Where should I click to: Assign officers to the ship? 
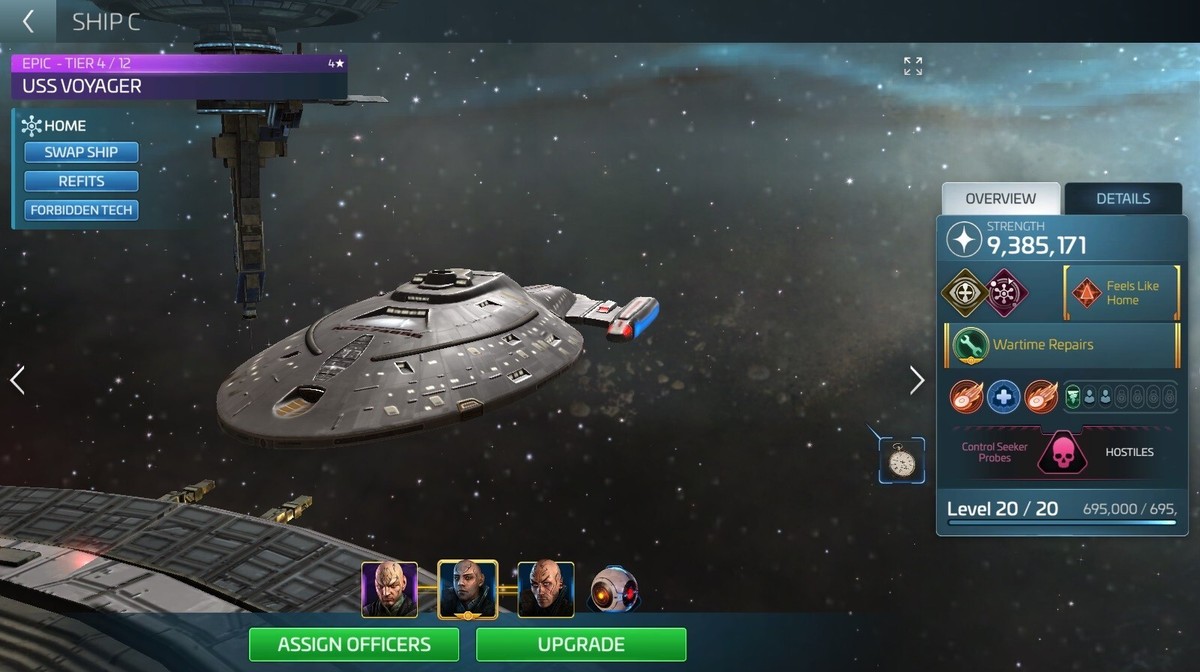(354, 645)
